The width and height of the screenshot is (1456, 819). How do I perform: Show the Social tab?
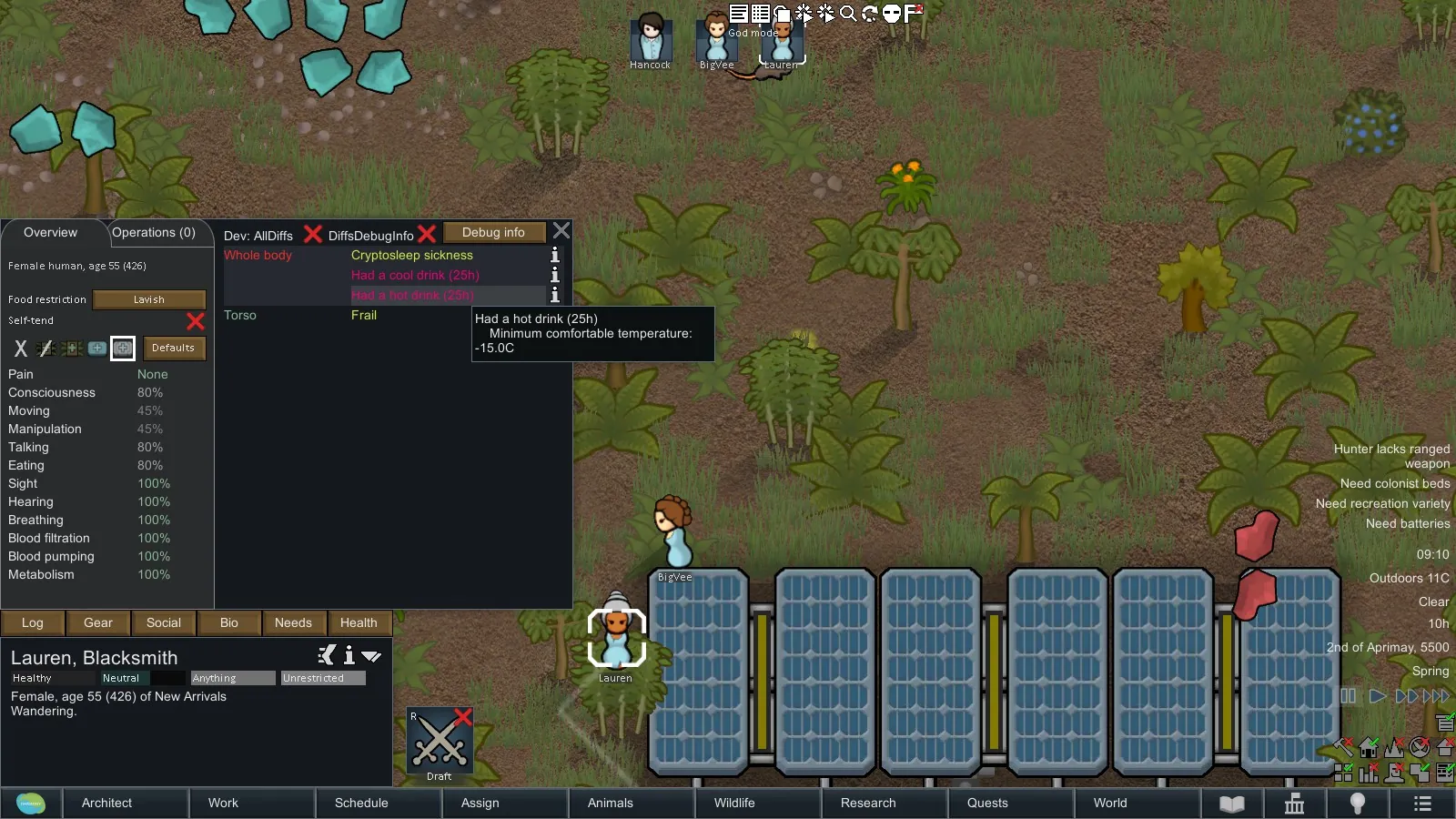coord(164,623)
